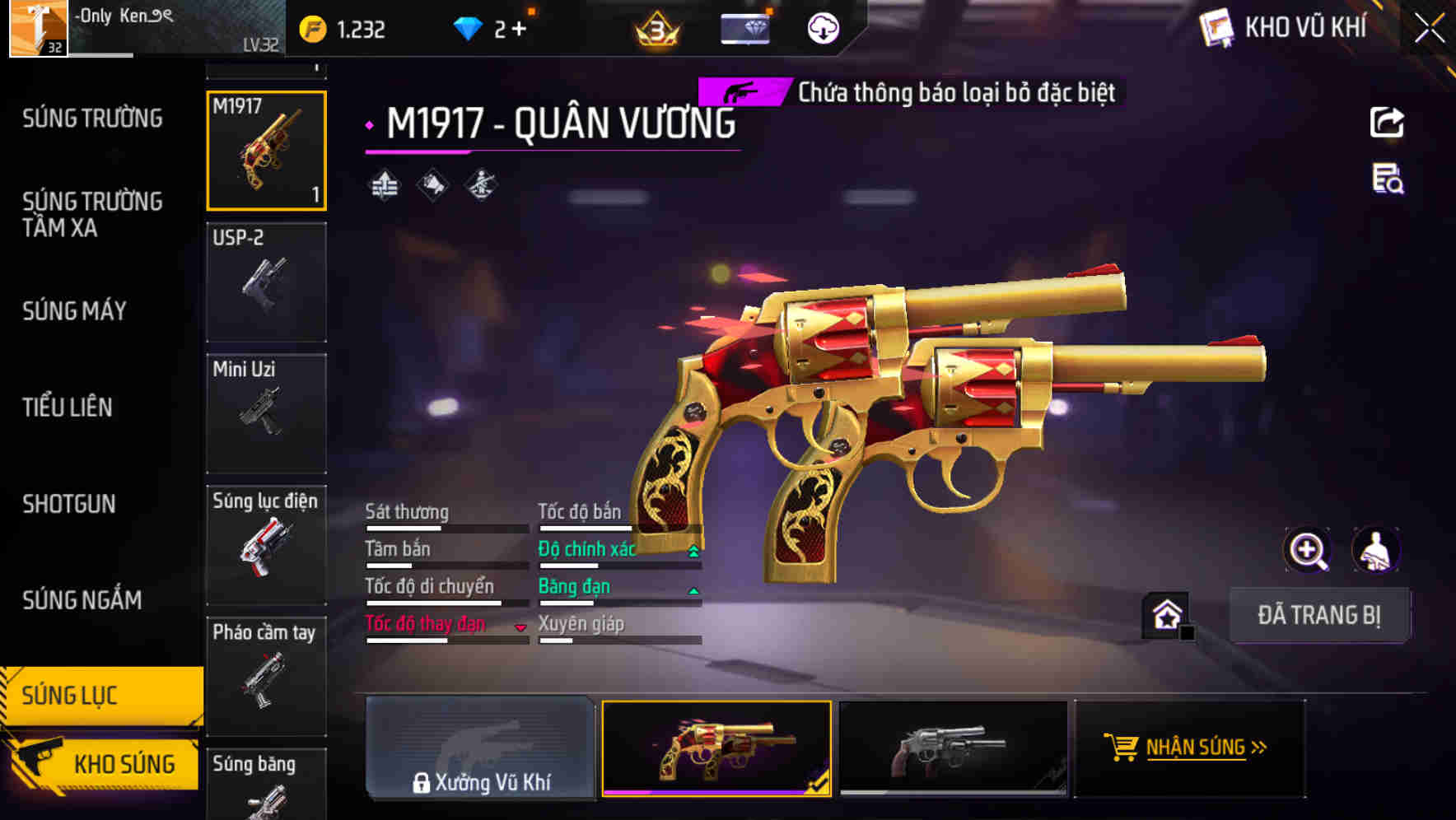The width and height of the screenshot is (1456, 820).
Task: Select the USP-2 weapon thumbnail
Action: coord(266,282)
